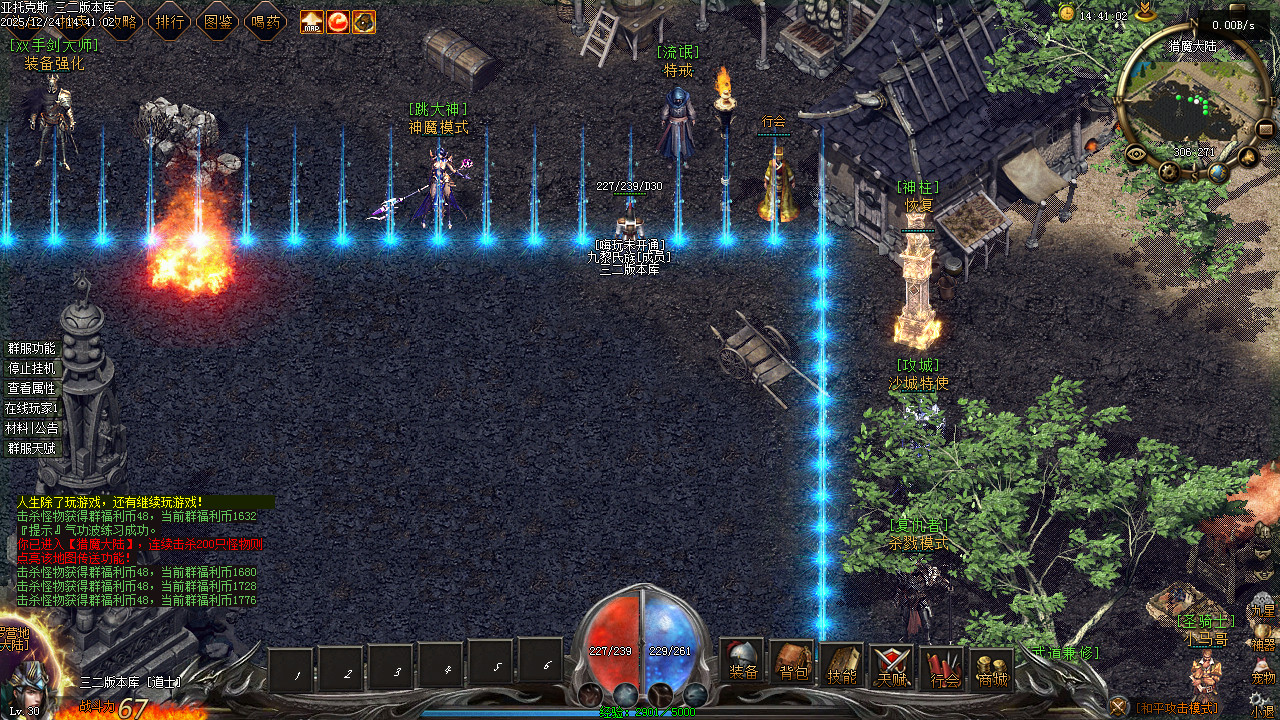Viewport: 1280px width, 720px height.
Task: Open the 装备 equipment panel
Action: pos(743,663)
